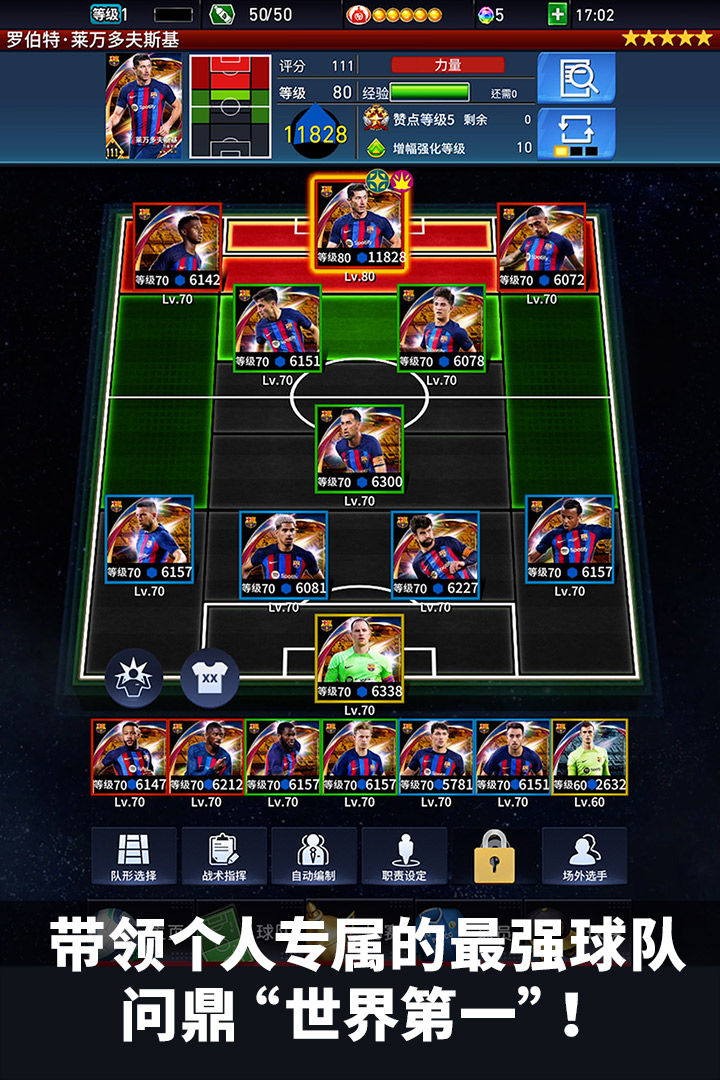This screenshot has width=720, height=1080.
Task: Tap the green plus button in top bar
Action: pyautogui.click(x=558, y=14)
